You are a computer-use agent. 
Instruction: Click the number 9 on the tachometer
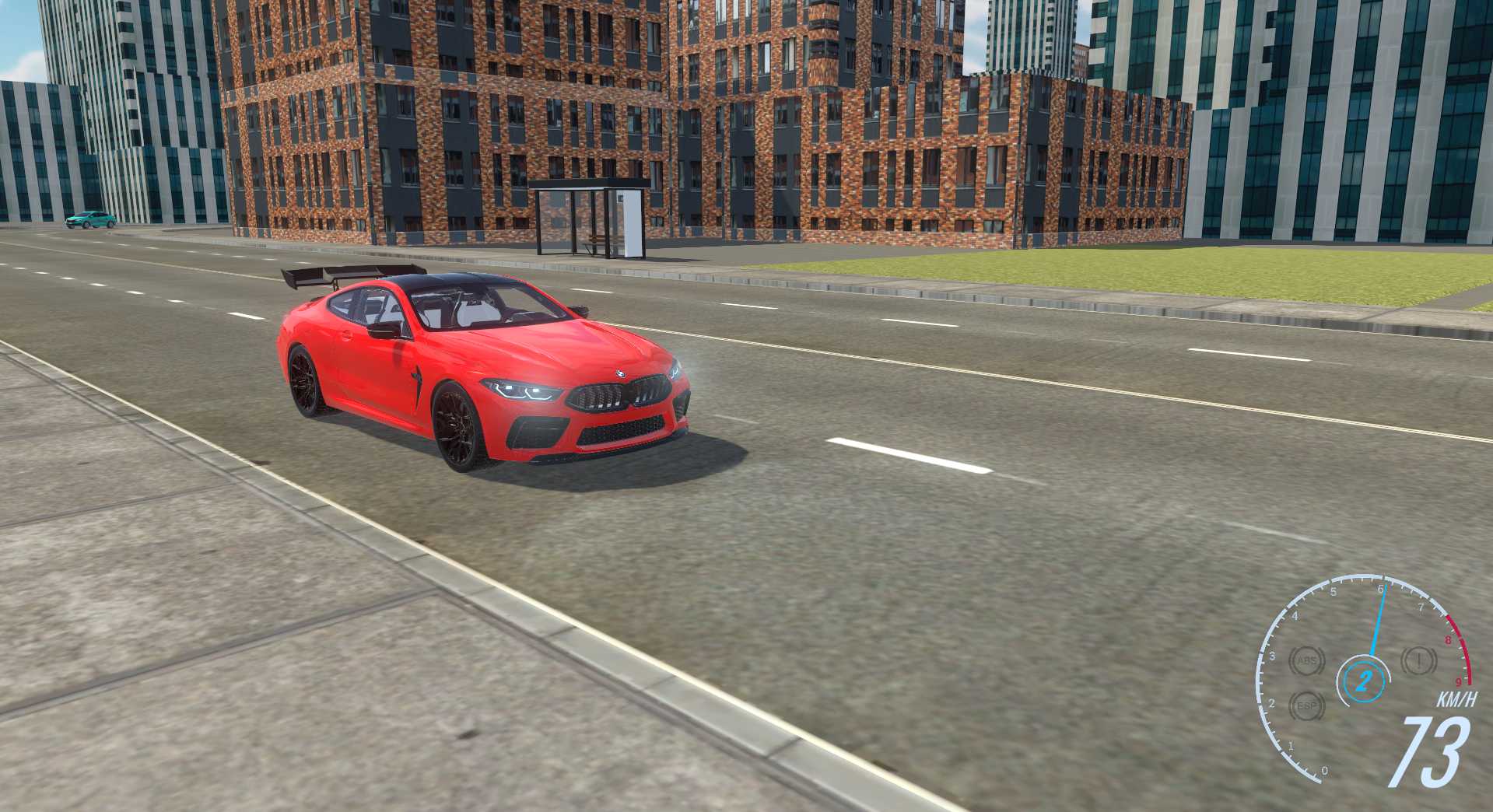click(x=1459, y=682)
